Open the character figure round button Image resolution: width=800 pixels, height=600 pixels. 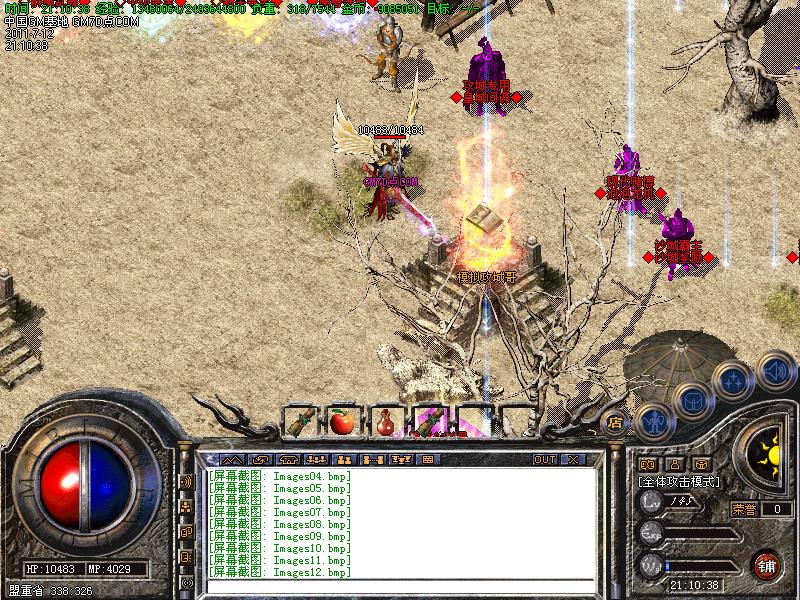[x=651, y=423]
